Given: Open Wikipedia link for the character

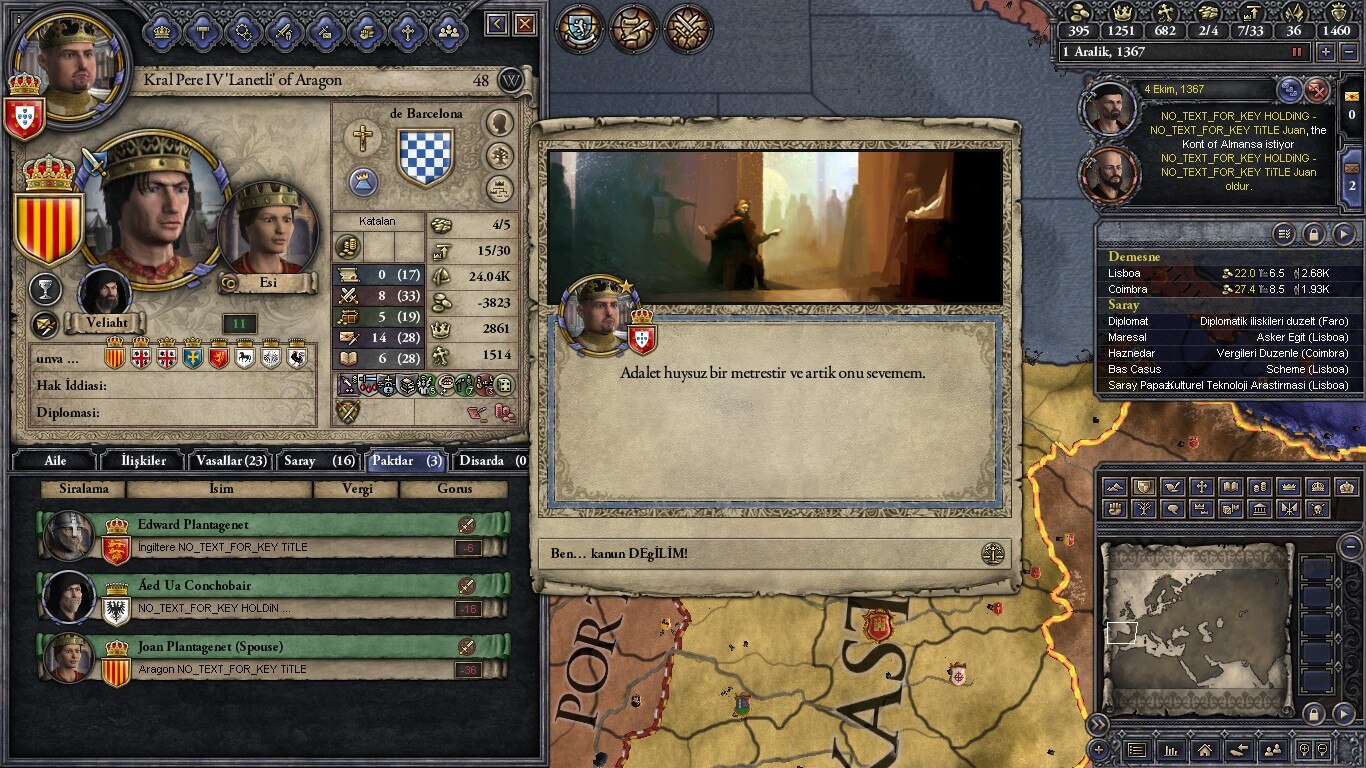Looking at the screenshot, I should coord(511,80).
